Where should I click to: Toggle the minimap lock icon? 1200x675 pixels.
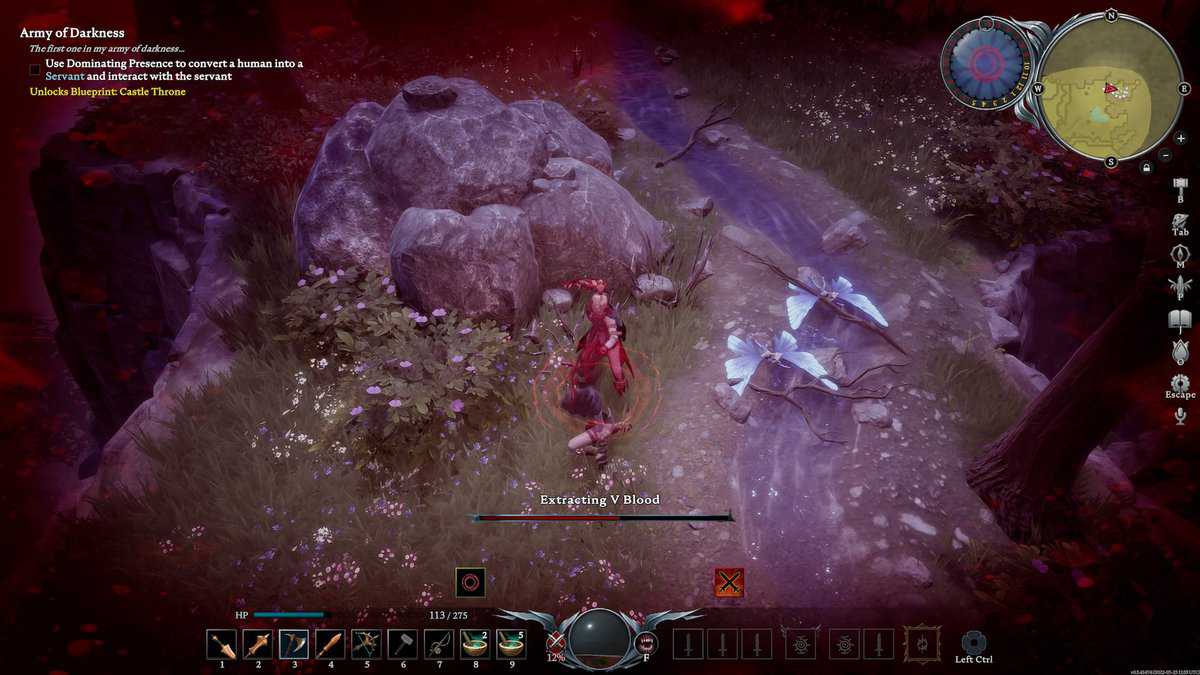click(1146, 167)
